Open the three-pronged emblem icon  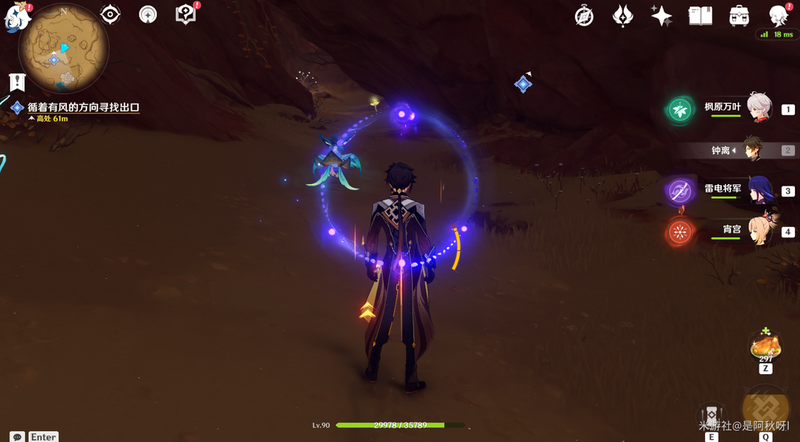[x=622, y=15]
